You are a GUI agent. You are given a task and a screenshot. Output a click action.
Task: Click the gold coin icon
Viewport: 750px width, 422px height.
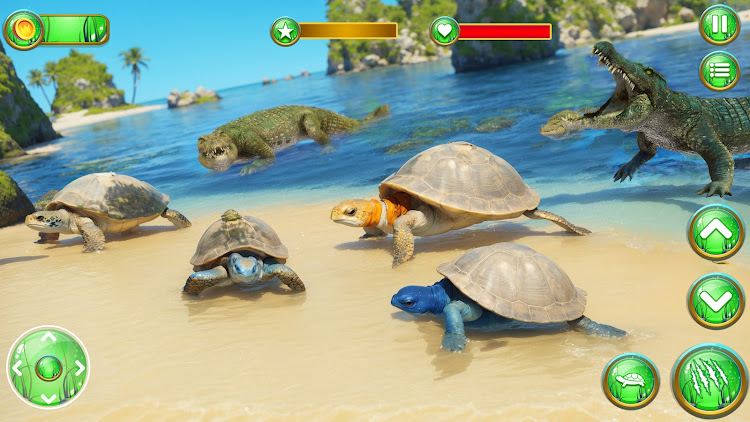tap(24, 29)
